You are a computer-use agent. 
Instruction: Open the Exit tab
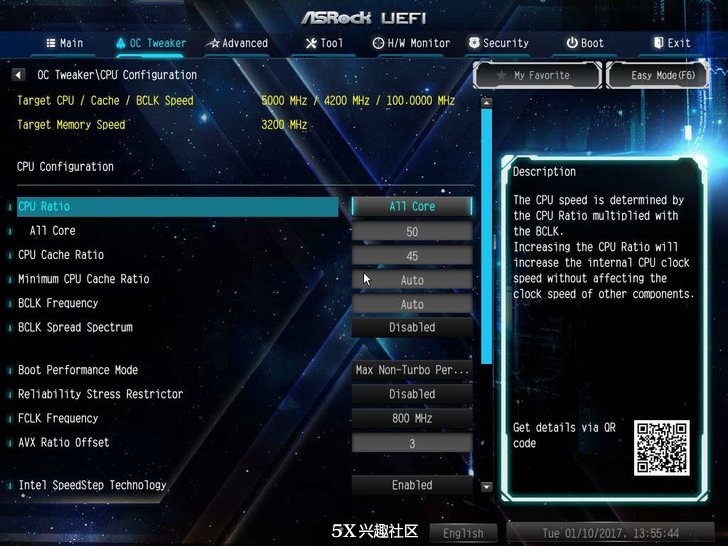coord(672,43)
